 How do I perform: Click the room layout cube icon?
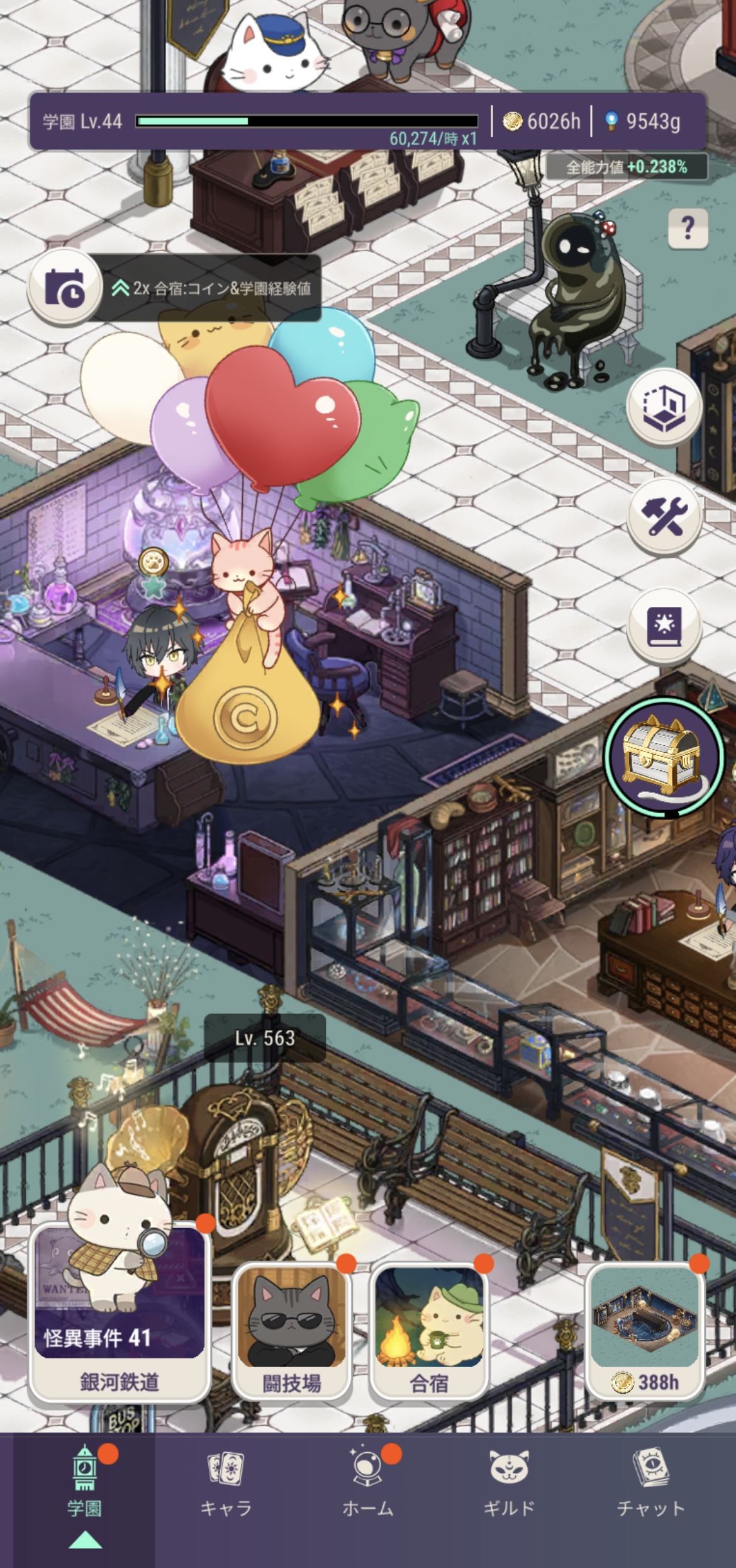664,407
